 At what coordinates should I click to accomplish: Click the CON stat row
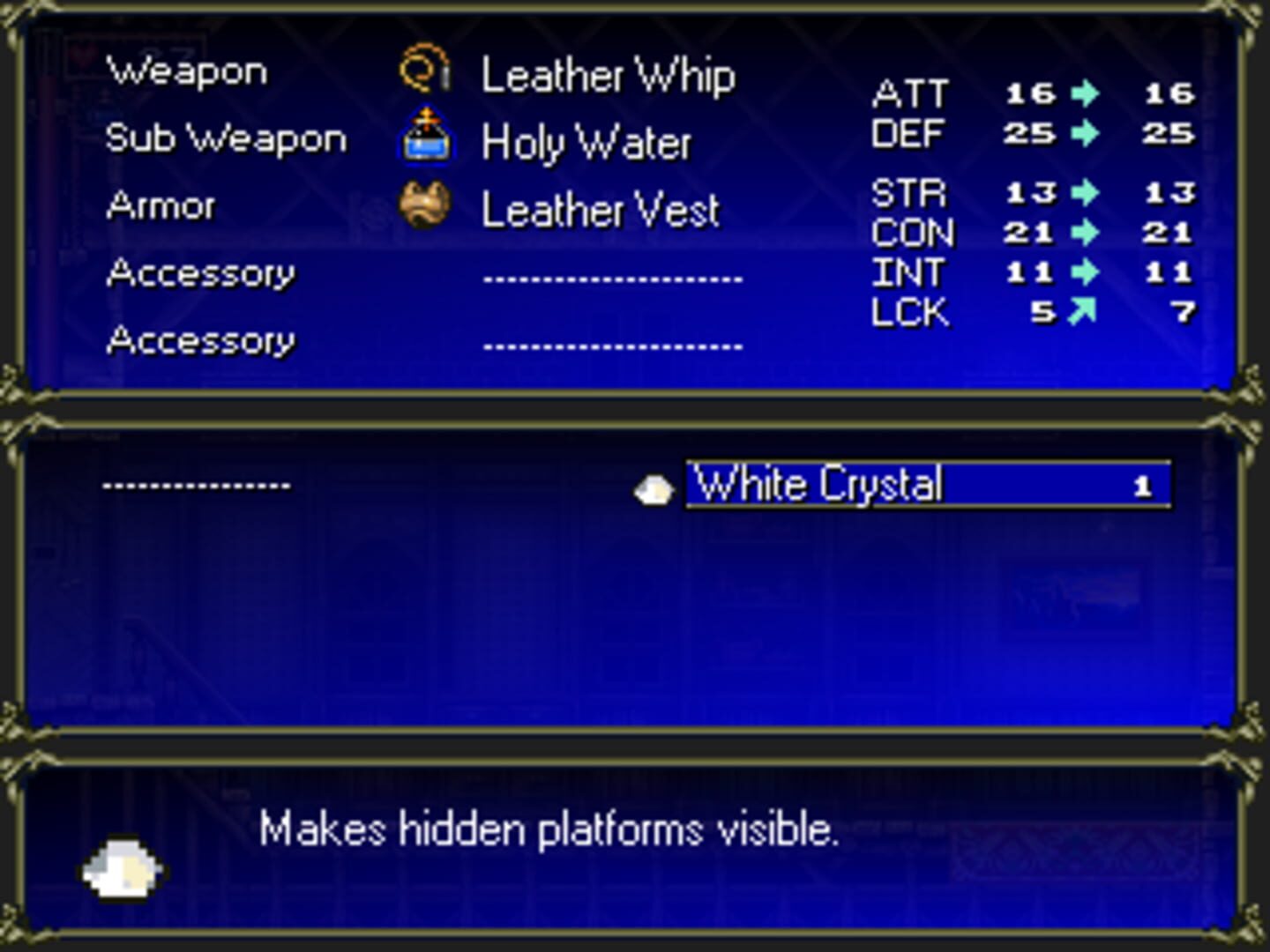click(x=913, y=234)
